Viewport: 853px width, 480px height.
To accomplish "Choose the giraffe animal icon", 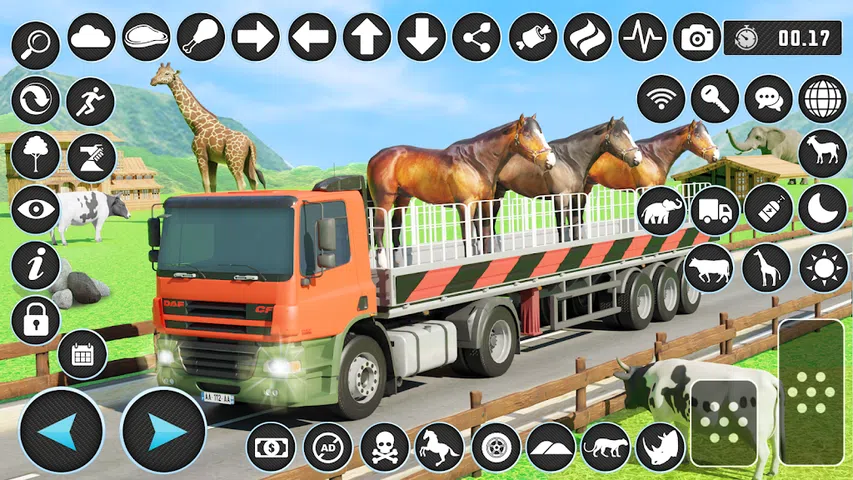I will pos(767,268).
